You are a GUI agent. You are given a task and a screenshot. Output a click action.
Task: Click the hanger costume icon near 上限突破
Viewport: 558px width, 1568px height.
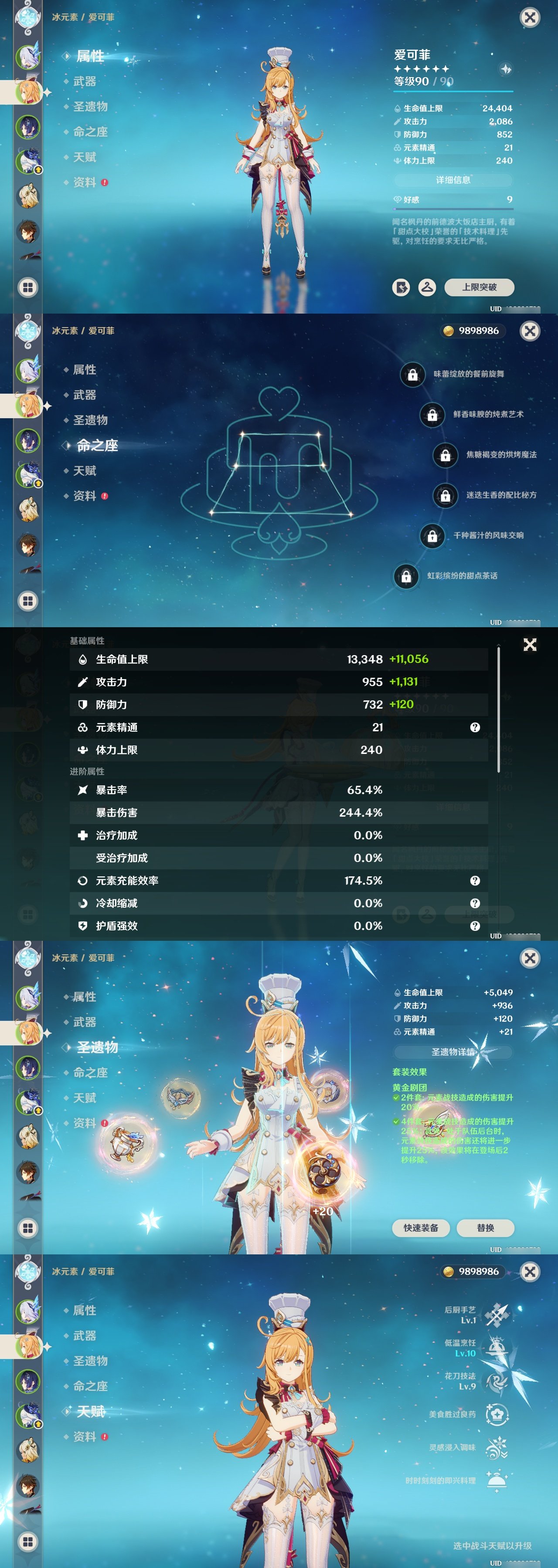tap(426, 288)
